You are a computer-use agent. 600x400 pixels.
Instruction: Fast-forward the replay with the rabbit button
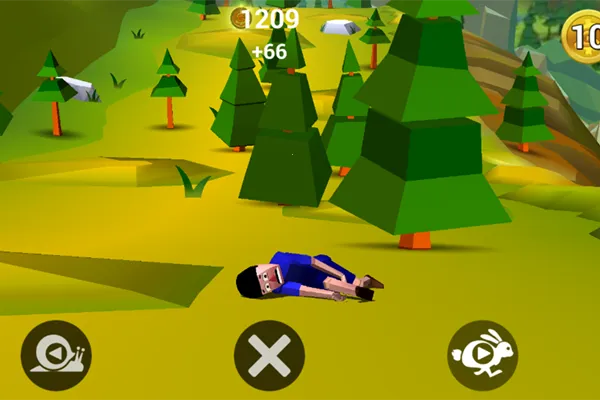(482, 355)
